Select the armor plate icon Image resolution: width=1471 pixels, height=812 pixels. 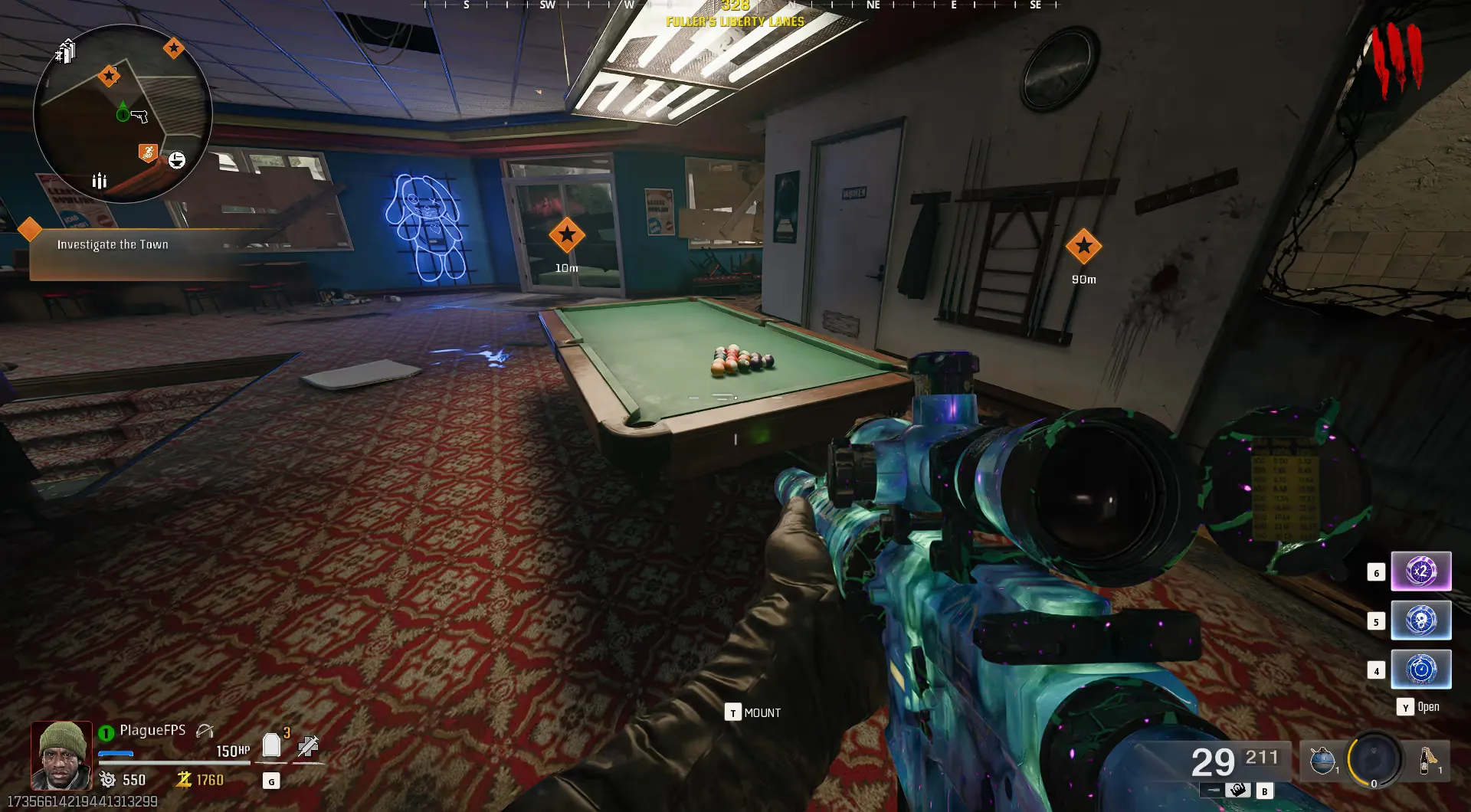(x=271, y=745)
